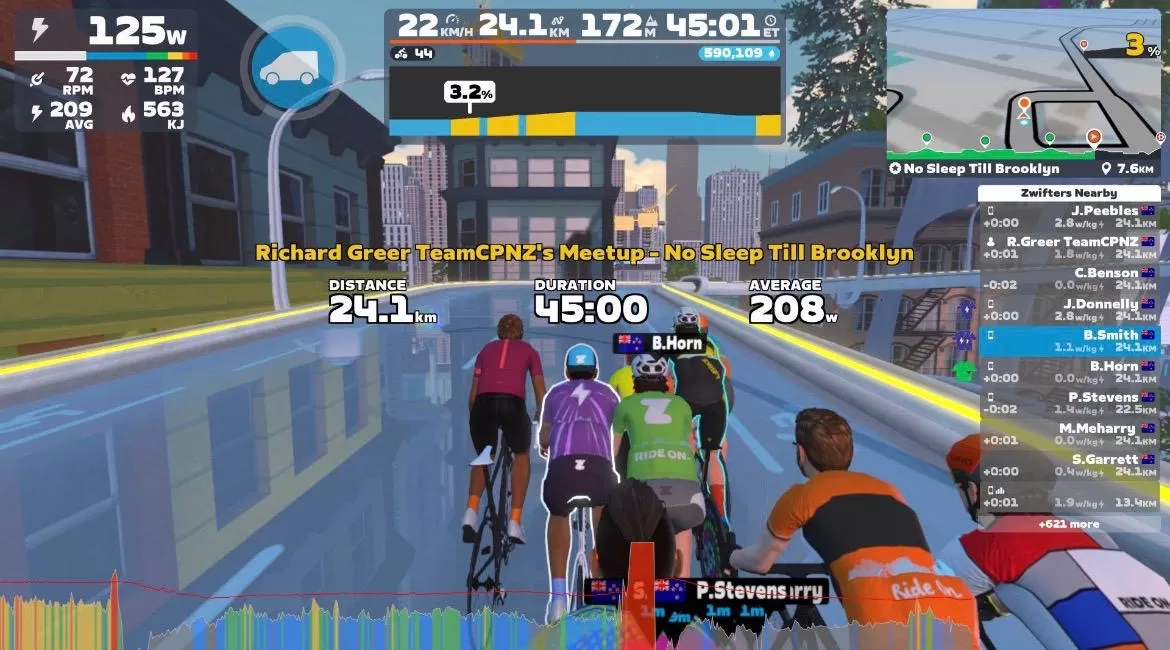The image size is (1170, 650).
Task: Choose C.Benson from the nearby riders list
Action: 1068,278
